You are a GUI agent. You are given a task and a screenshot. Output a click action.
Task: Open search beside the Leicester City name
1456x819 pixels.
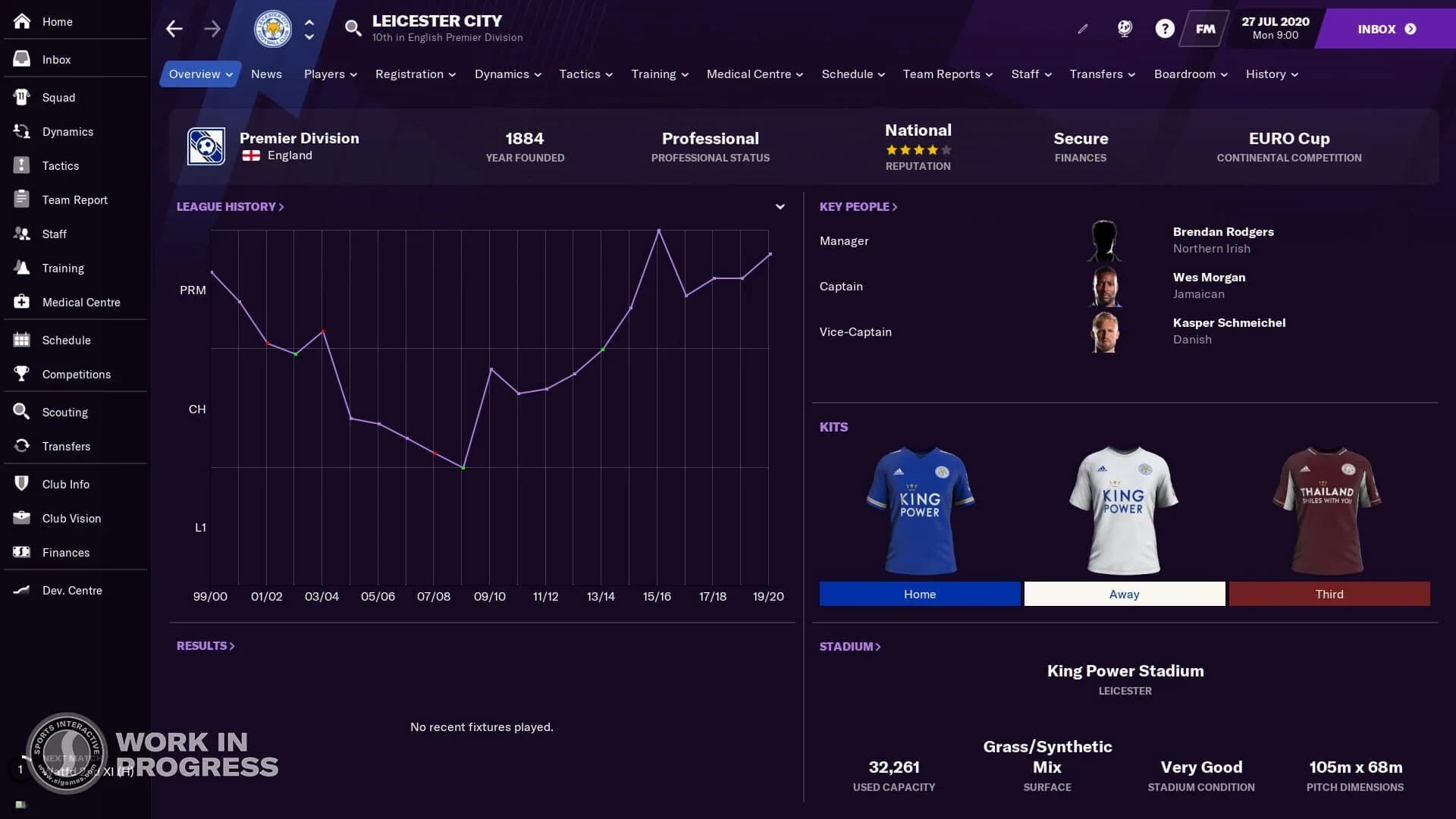(353, 28)
